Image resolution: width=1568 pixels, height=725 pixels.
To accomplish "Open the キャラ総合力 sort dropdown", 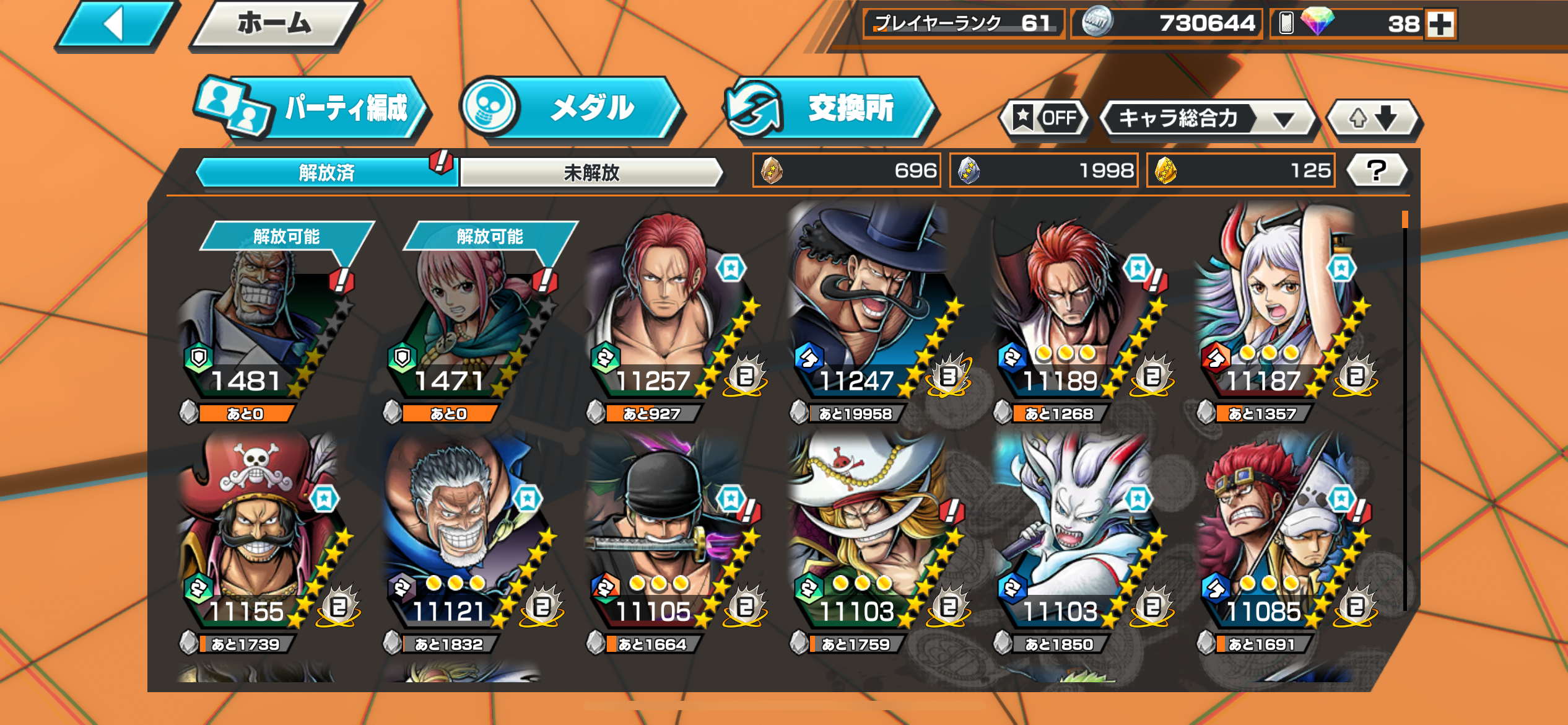I will click(x=1208, y=118).
